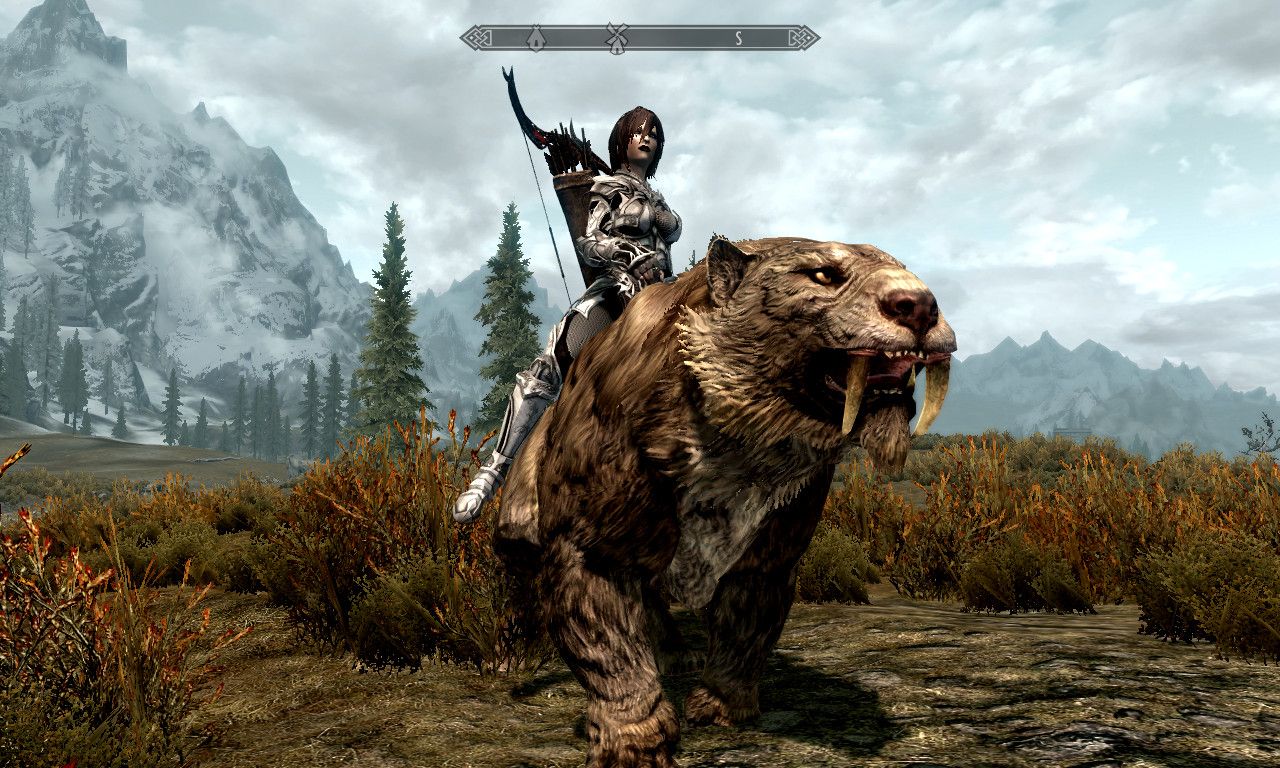Click the house-shaped location marker on compass
The image size is (1280, 768).
pos(535,38)
